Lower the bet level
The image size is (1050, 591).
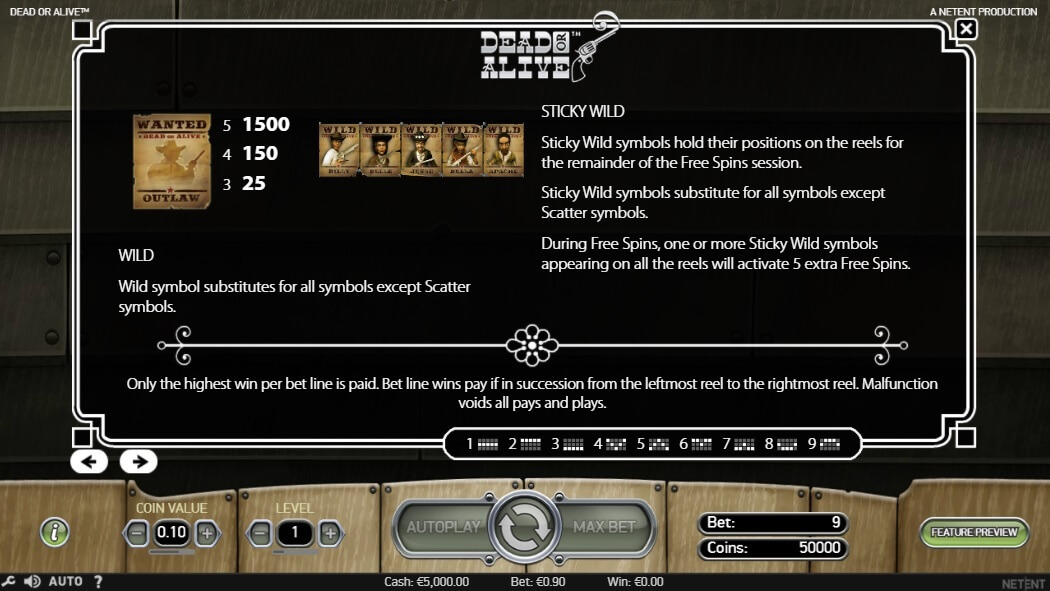point(259,534)
